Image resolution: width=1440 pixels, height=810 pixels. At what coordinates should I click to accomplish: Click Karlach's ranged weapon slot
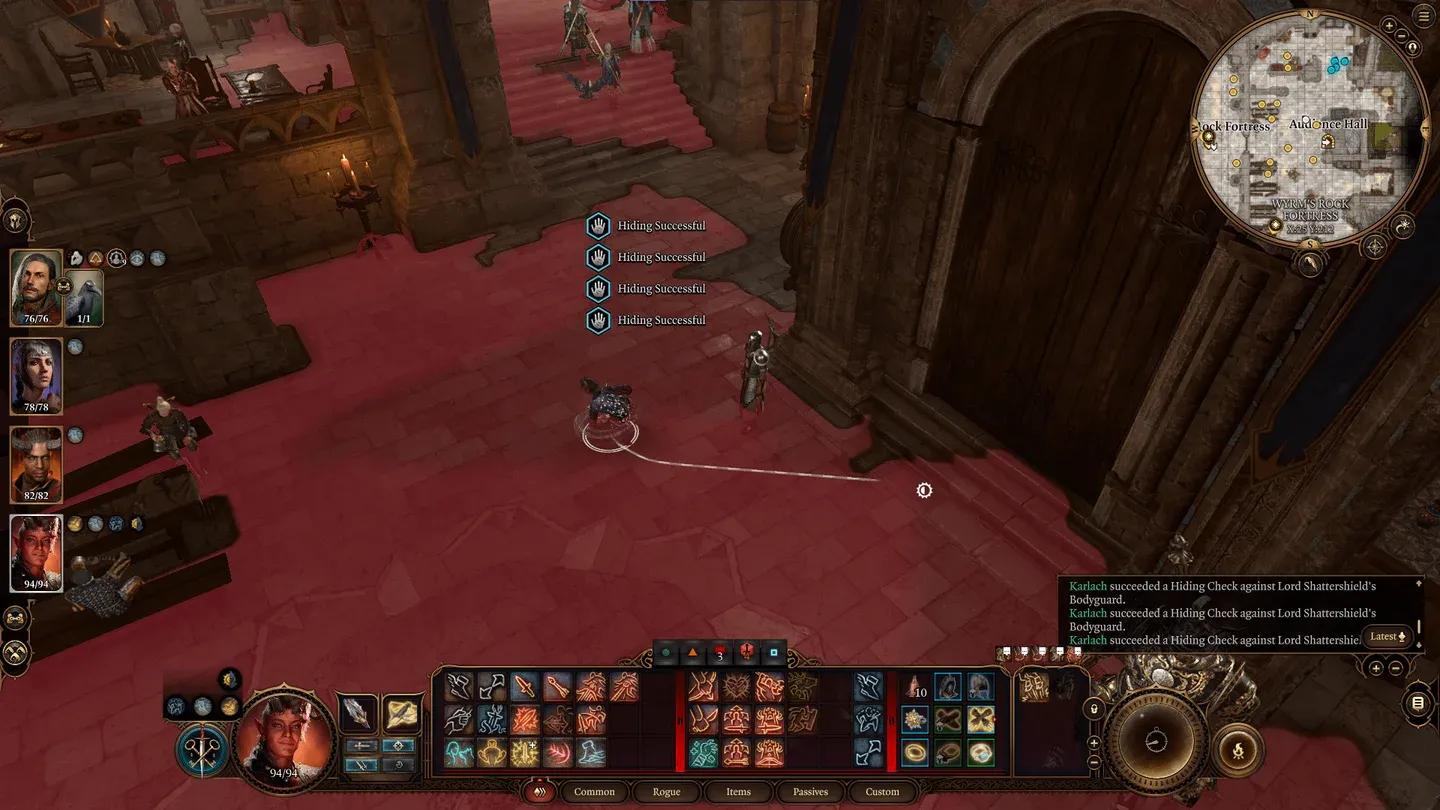403,712
